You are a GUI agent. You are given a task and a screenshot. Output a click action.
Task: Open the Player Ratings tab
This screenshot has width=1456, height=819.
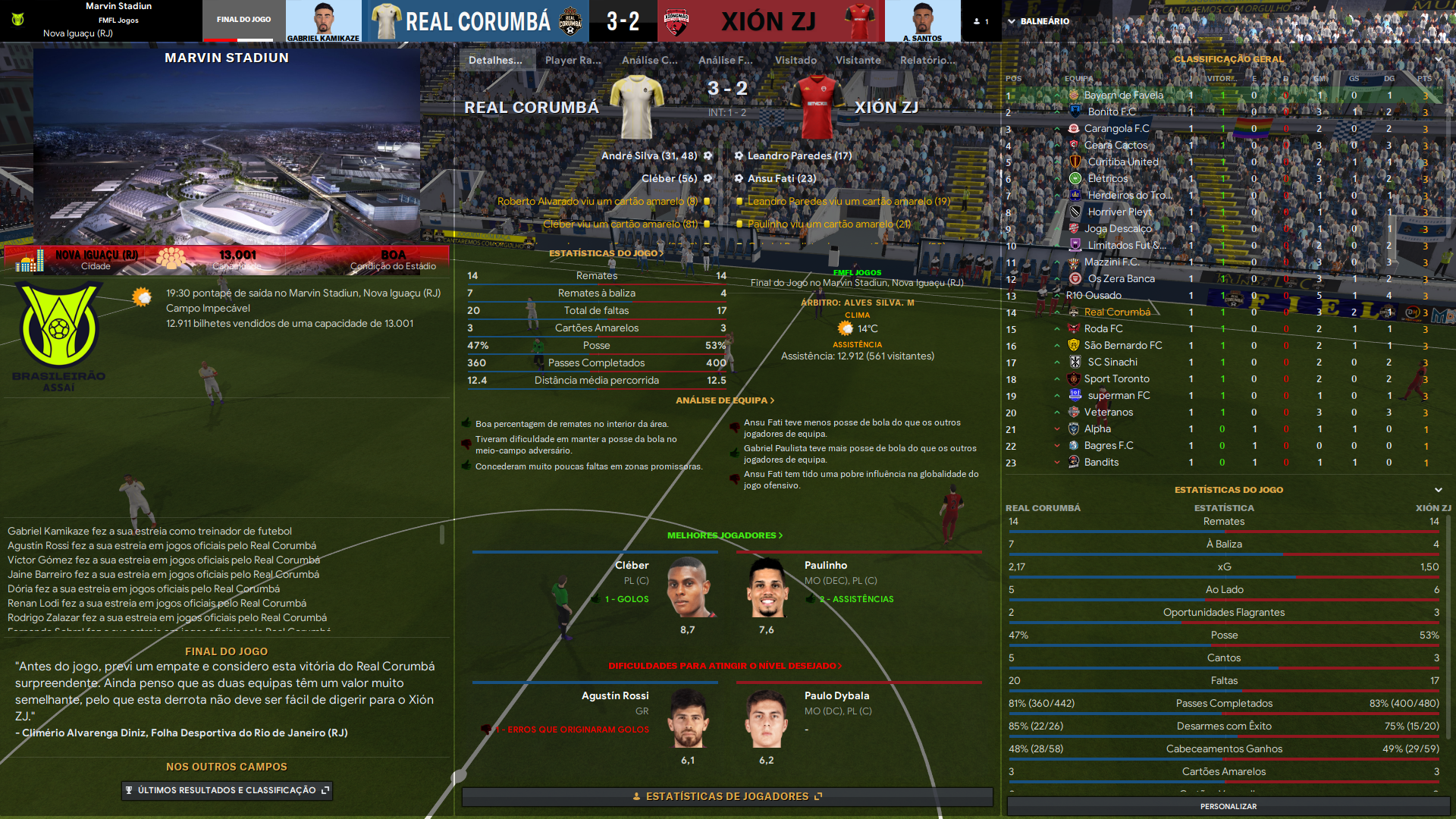click(573, 60)
